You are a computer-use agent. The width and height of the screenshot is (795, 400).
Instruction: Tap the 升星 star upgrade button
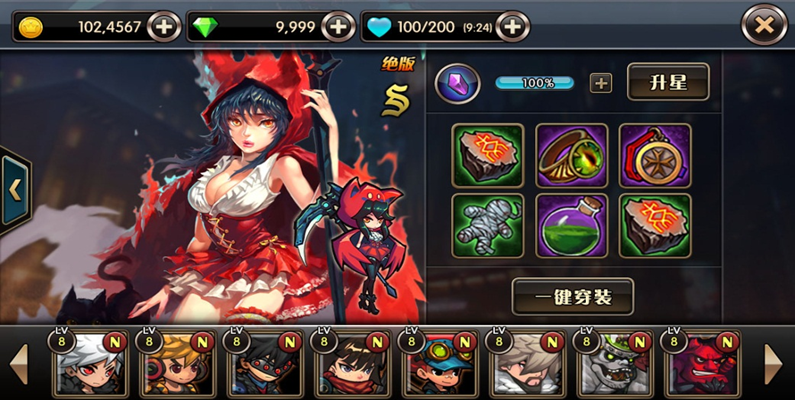coord(668,82)
